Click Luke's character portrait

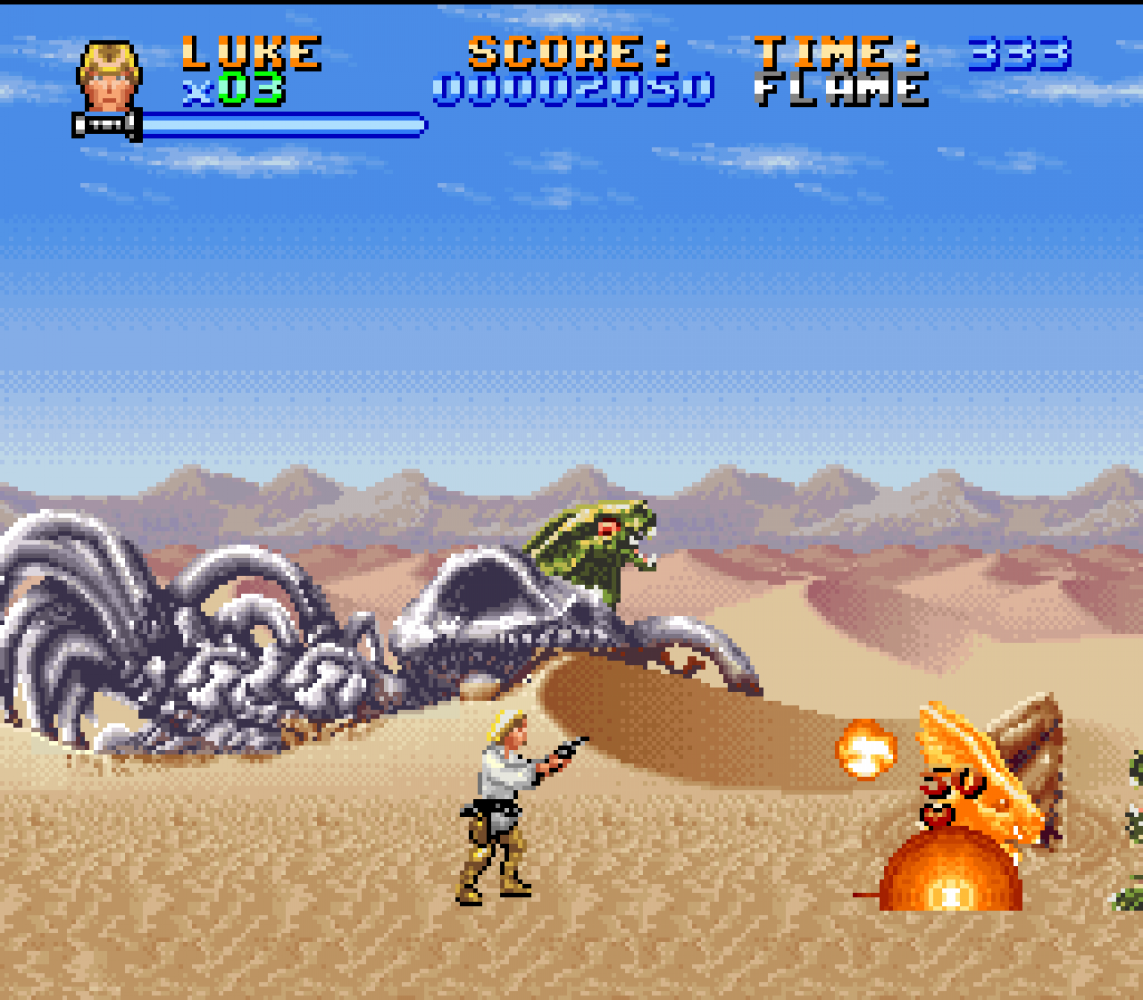[x=109, y=76]
